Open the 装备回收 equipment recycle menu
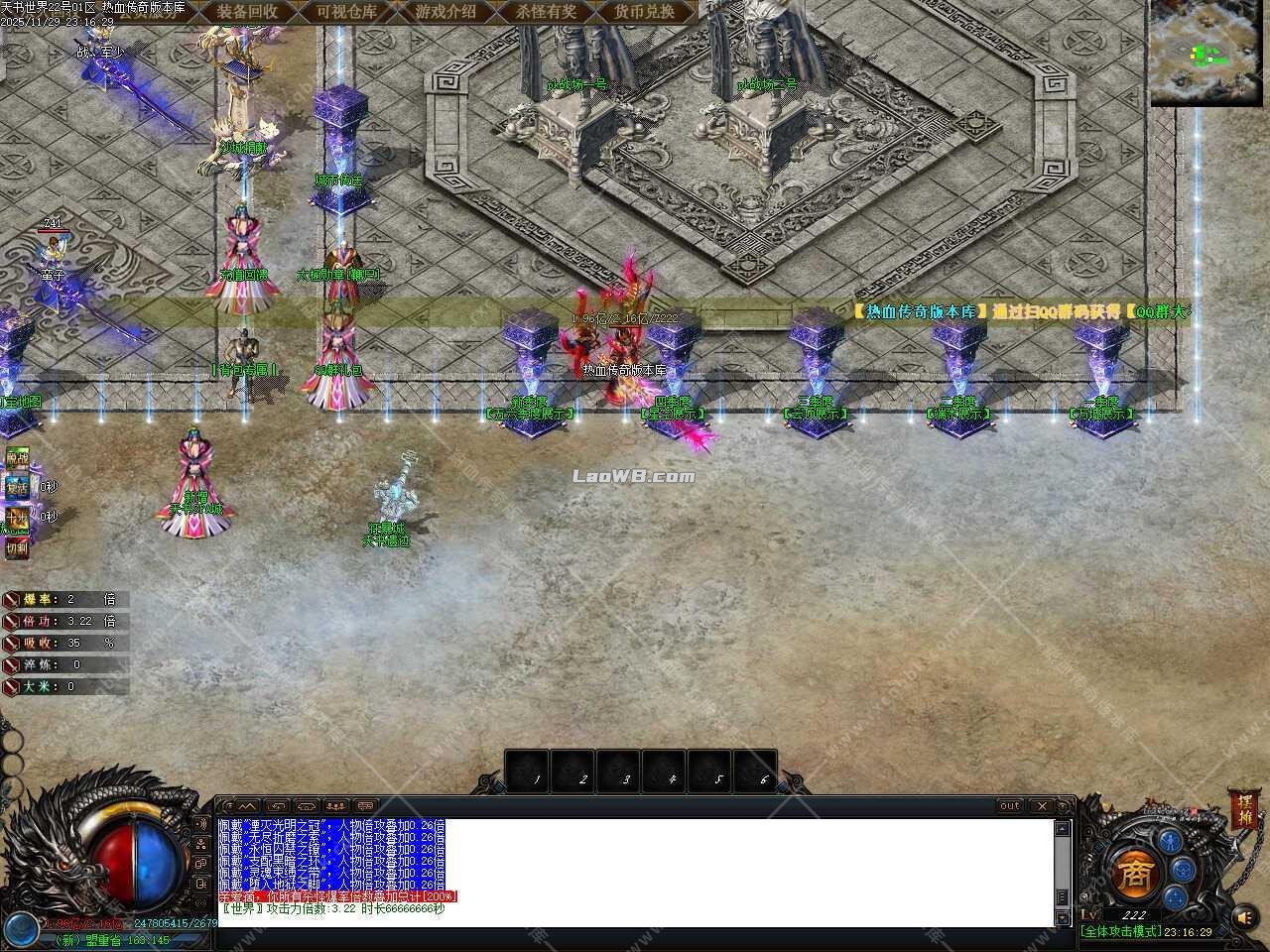This screenshot has height=952, width=1270. tap(248, 13)
